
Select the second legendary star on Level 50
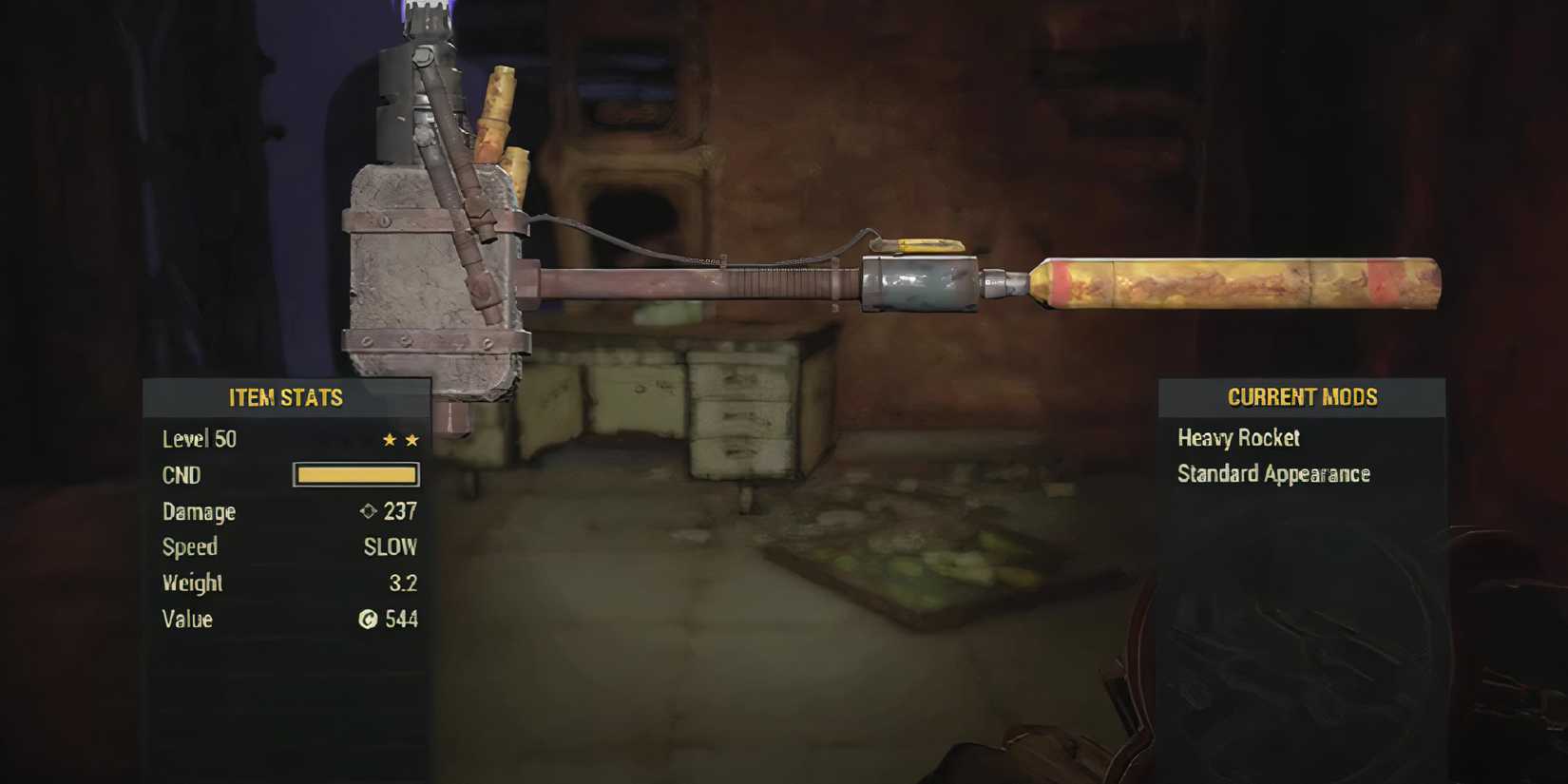(x=411, y=439)
